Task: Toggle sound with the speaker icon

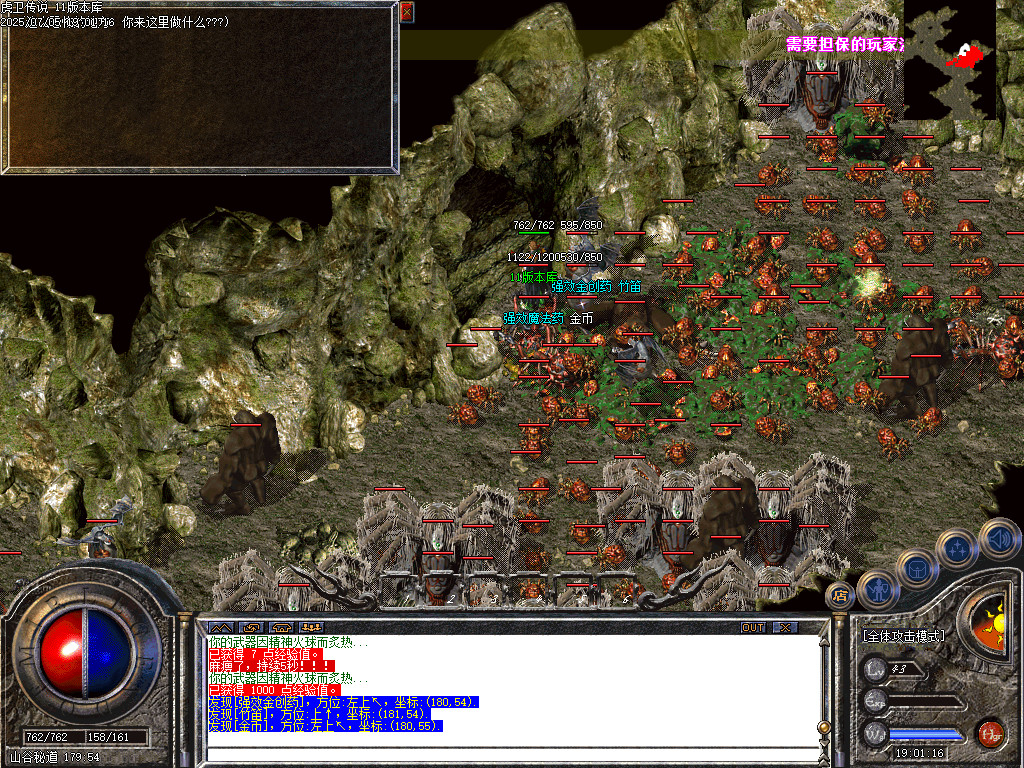Action: click(999, 538)
